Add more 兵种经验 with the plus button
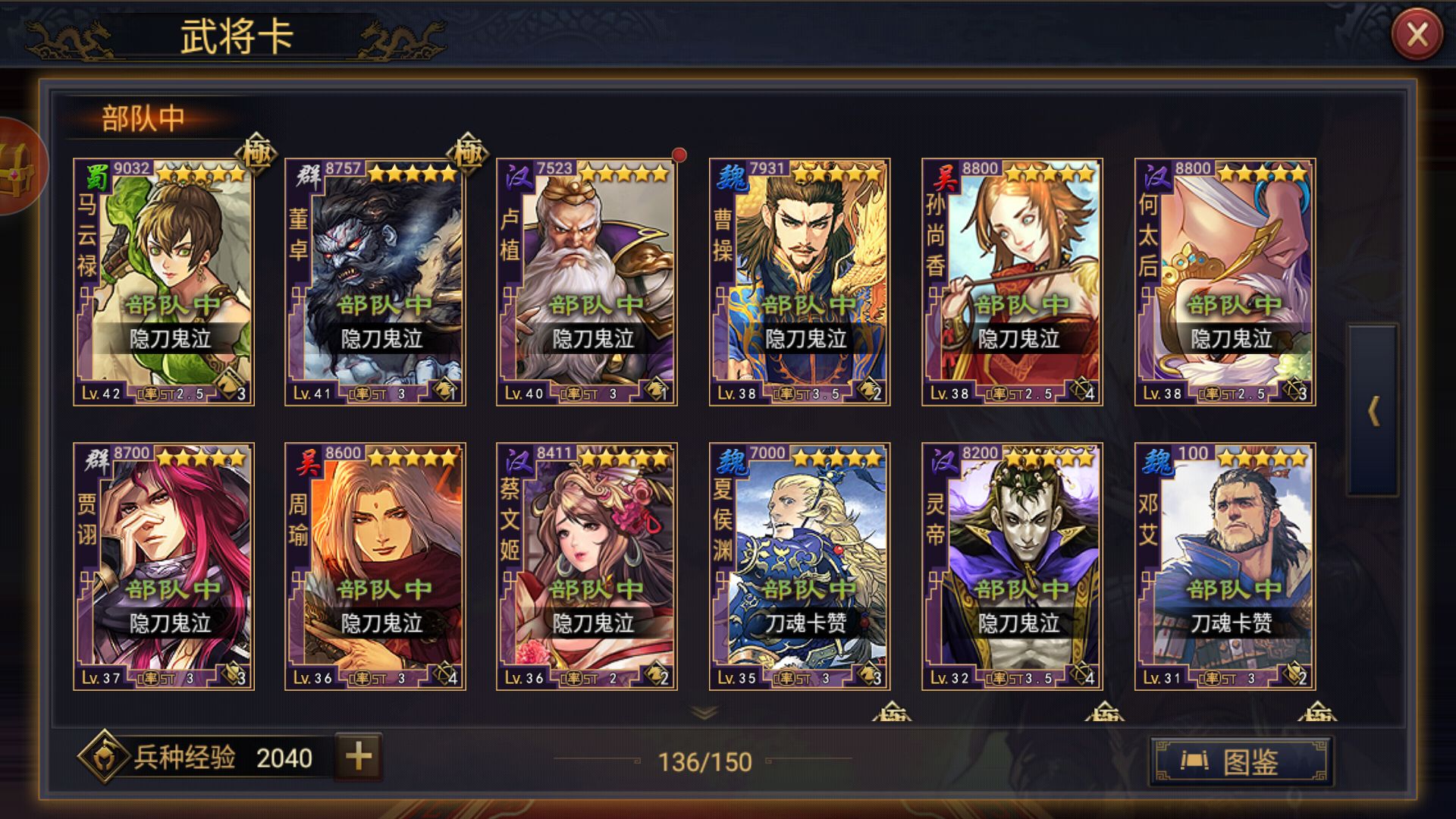 359,756
